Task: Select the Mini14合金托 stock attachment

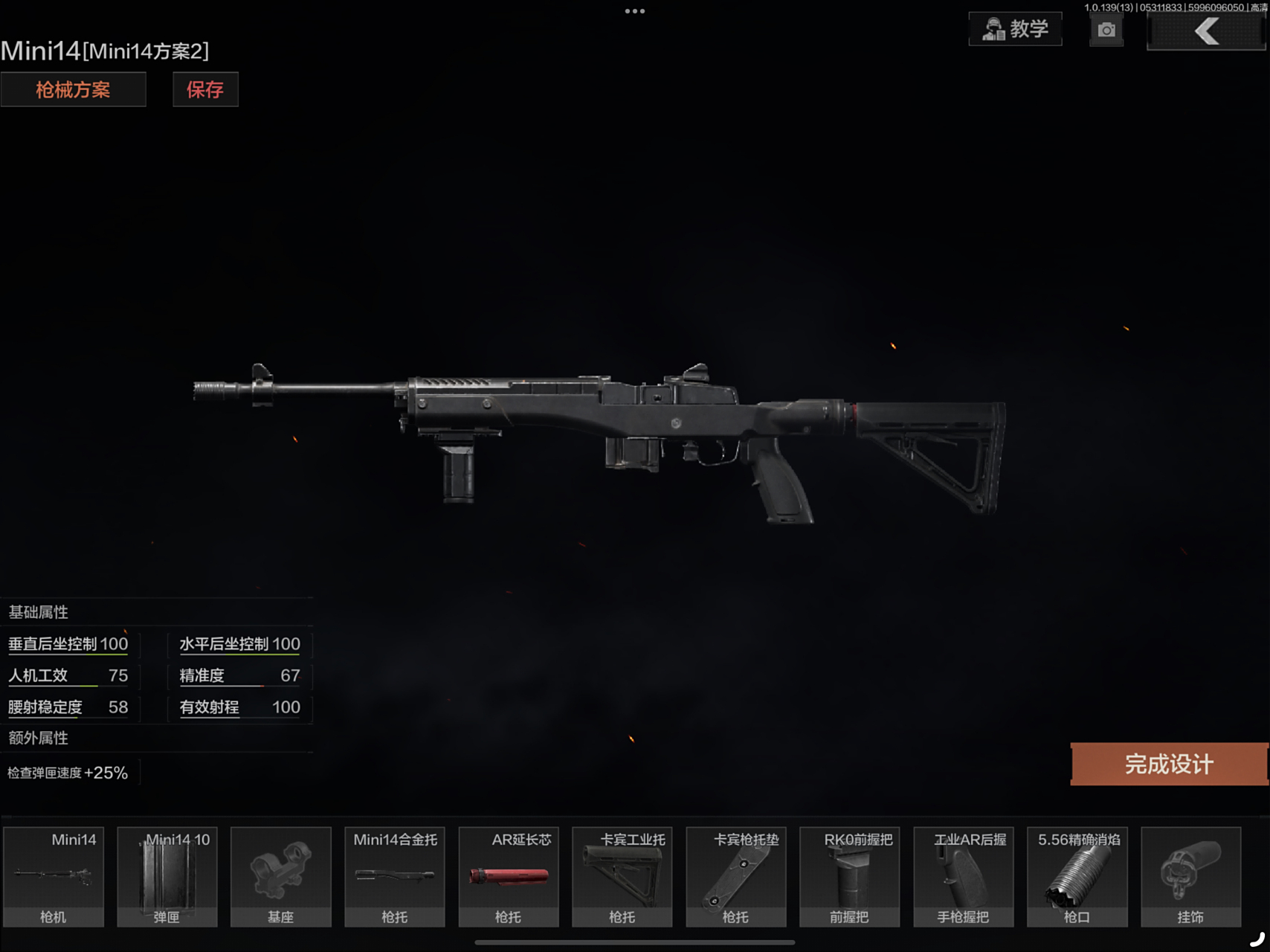Action: pos(394,876)
